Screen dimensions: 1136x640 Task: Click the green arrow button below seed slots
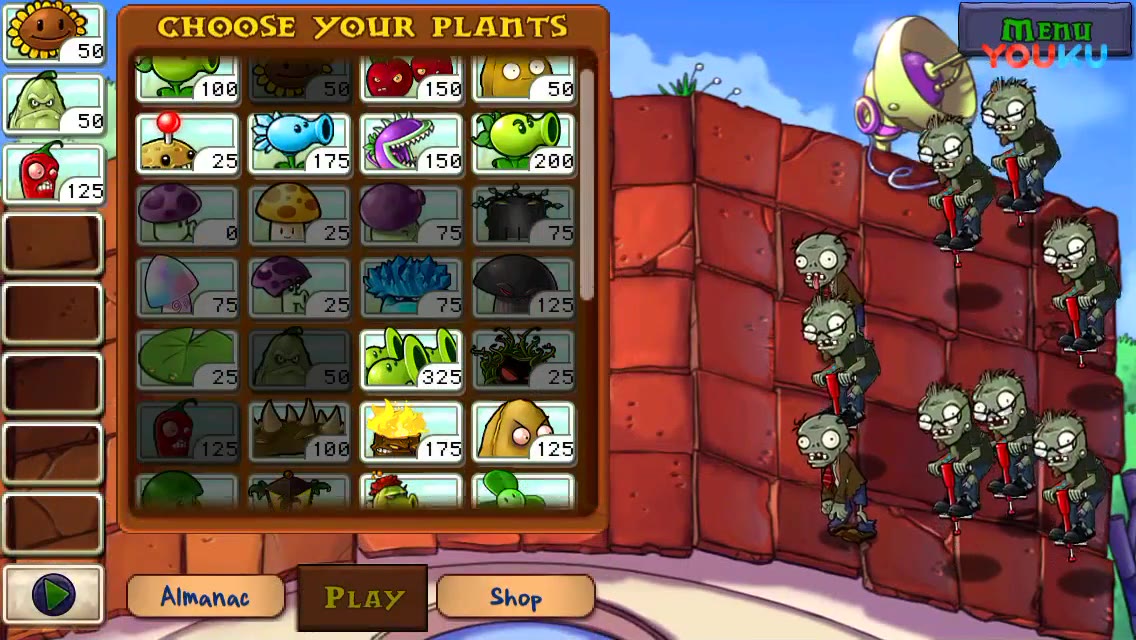point(54,595)
